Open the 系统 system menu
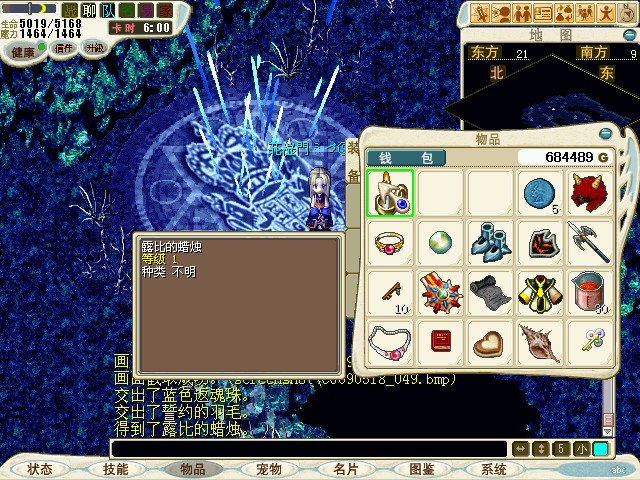Screen dimensions: 640x480 [x=494, y=469]
